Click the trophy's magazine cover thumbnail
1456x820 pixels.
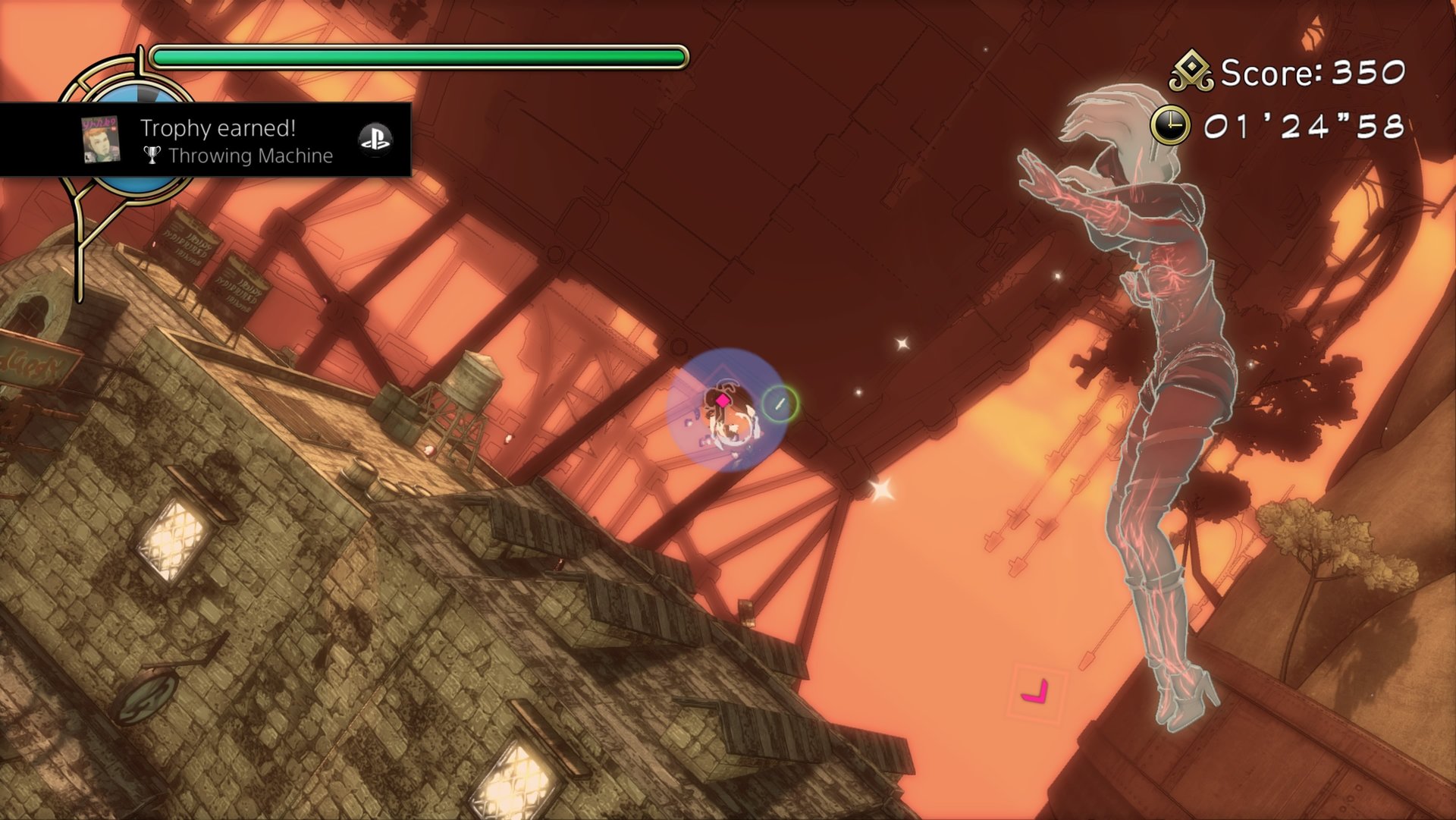[100, 140]
